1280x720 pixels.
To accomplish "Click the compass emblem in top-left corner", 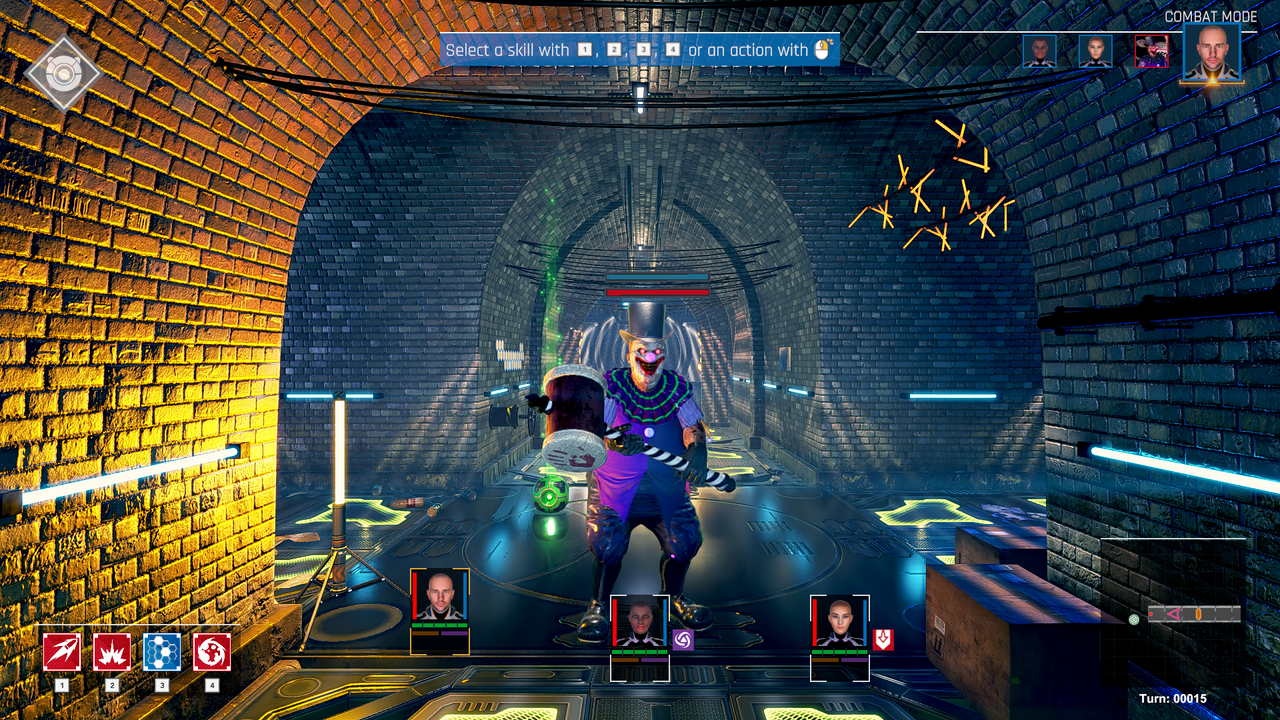I will coord(62,72).
